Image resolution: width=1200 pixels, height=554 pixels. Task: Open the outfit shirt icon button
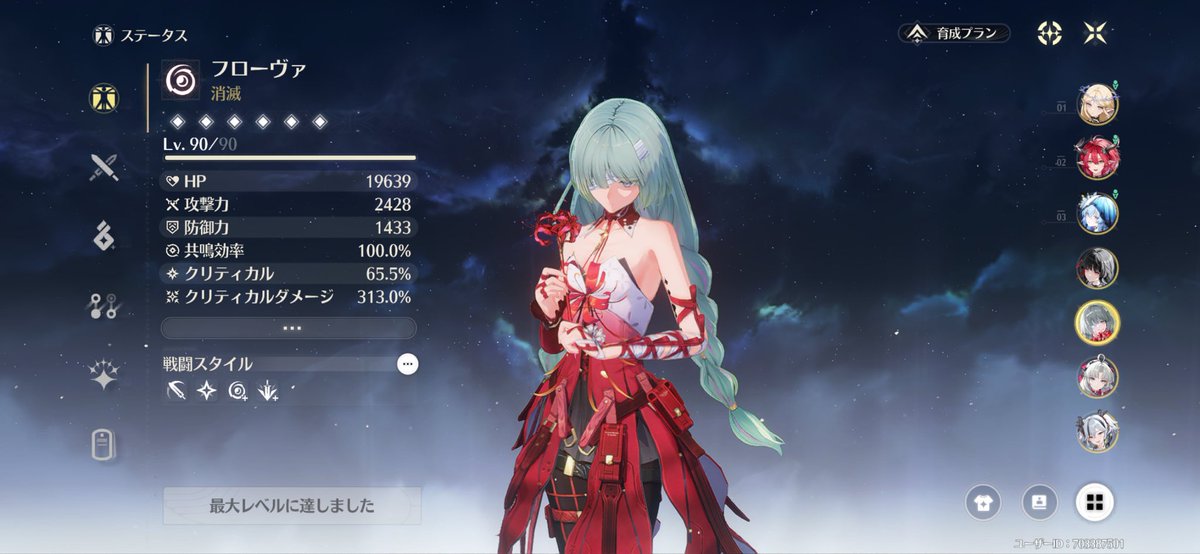(x=983, y=502)
